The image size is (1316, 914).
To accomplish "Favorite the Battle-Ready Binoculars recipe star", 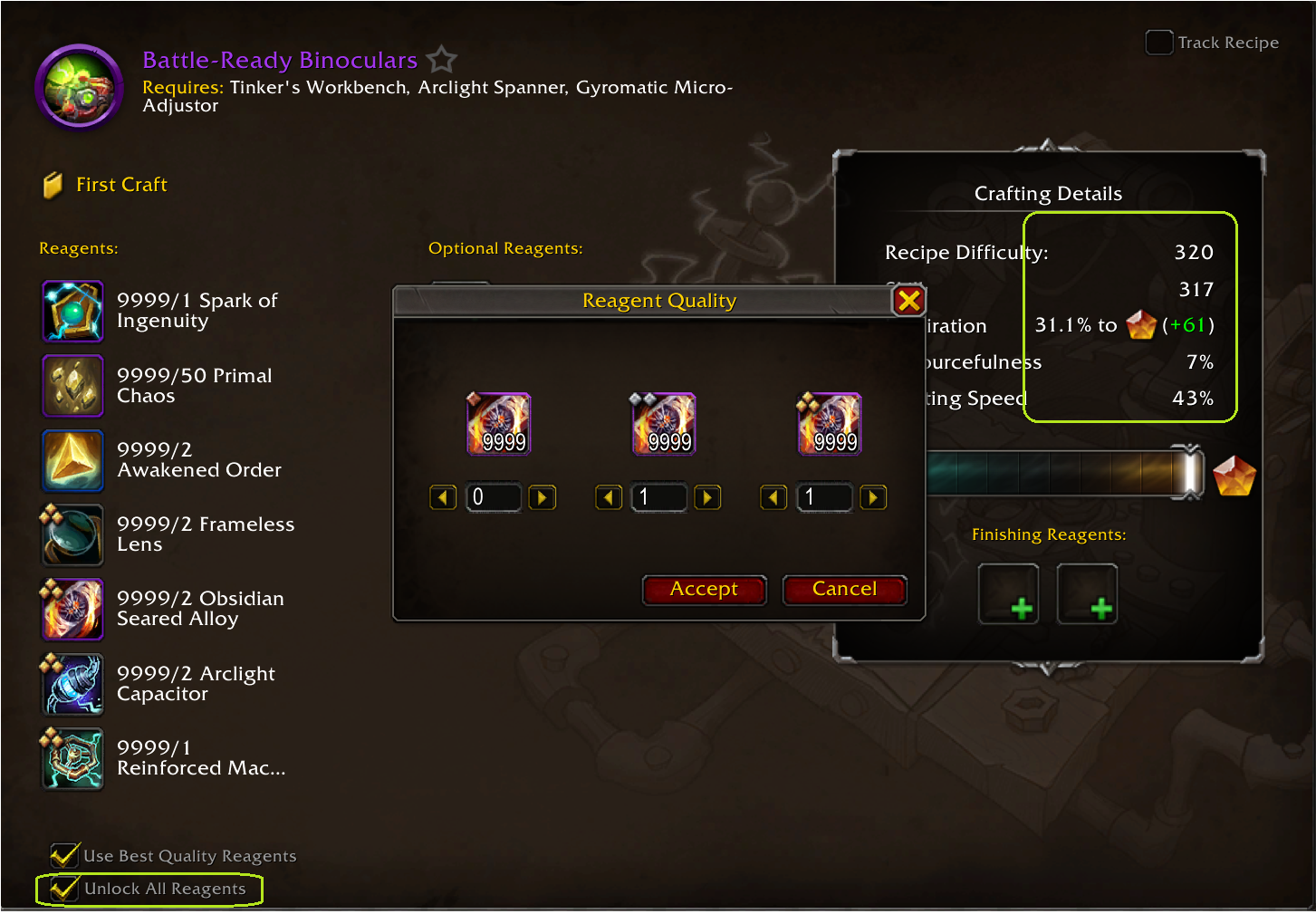I will [442, 60].
